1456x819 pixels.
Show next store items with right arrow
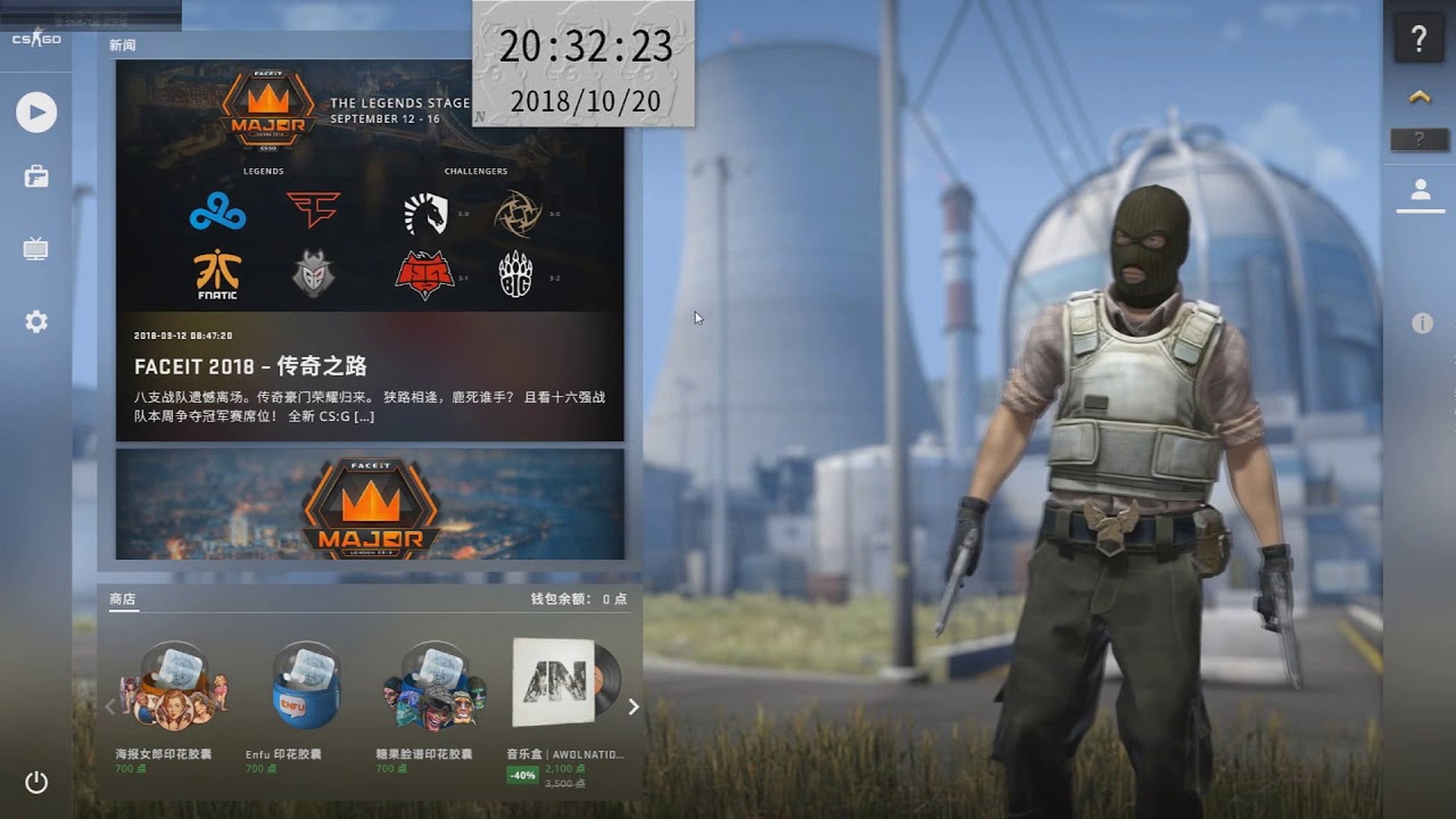pos(634,707)
